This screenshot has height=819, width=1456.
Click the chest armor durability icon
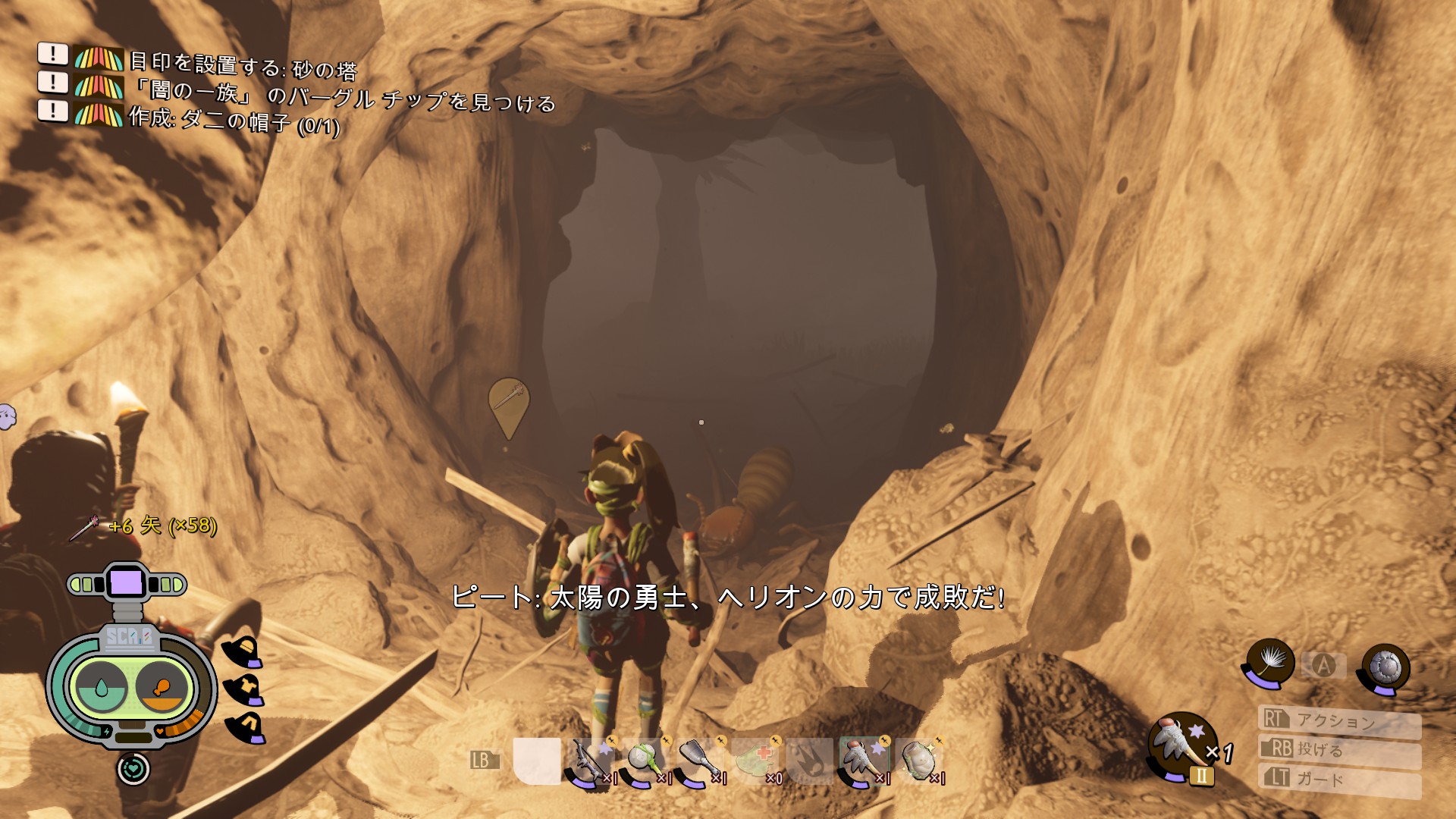coord(244,689)
